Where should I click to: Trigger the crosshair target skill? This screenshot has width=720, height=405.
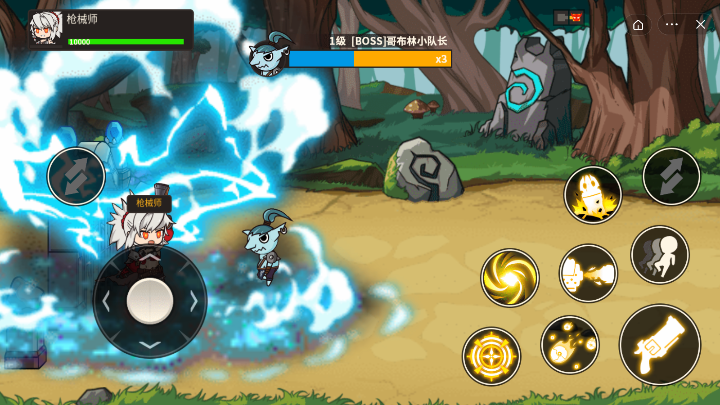(x=491, y=355)
